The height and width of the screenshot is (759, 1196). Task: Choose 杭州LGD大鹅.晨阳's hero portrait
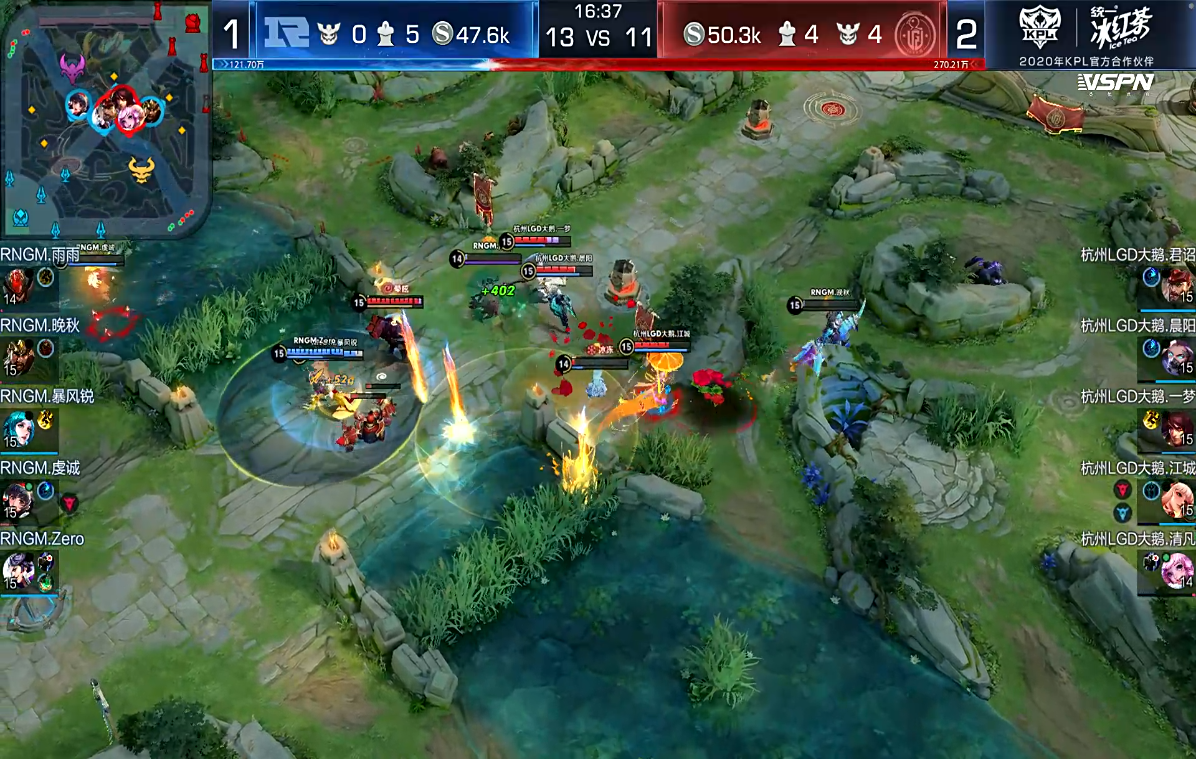point(1178,356)
